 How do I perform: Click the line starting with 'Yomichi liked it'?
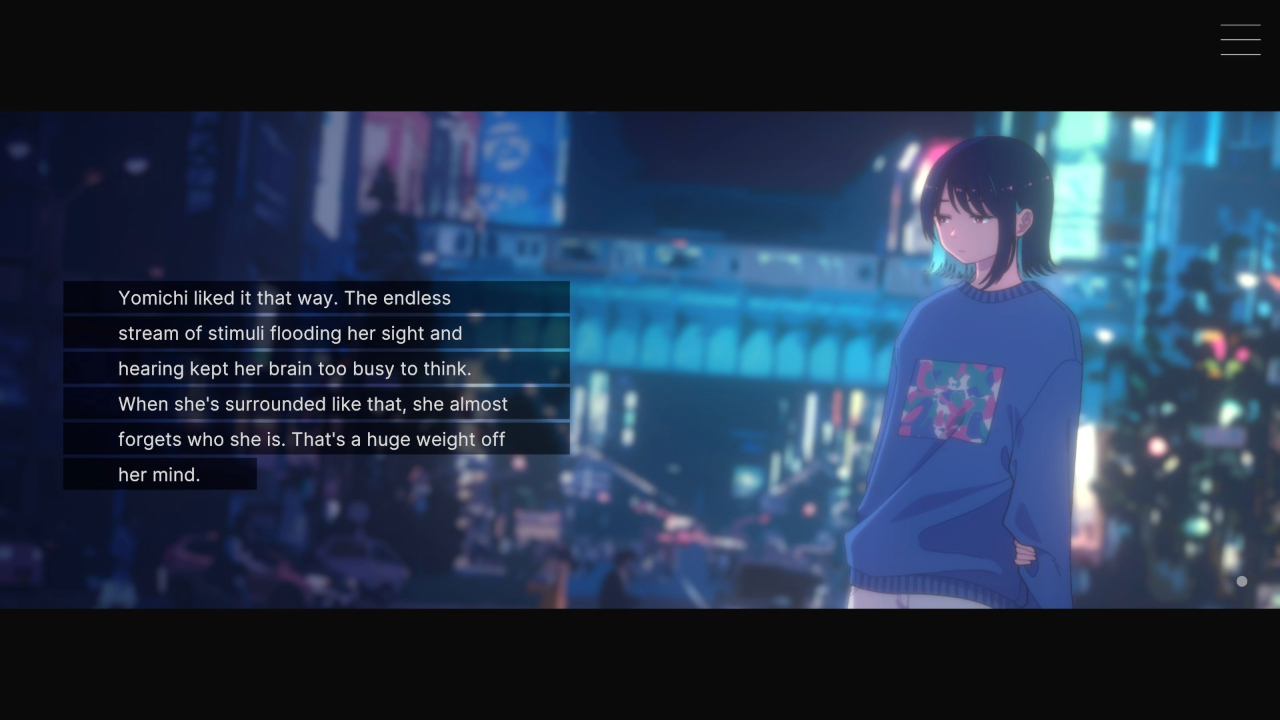285,298
